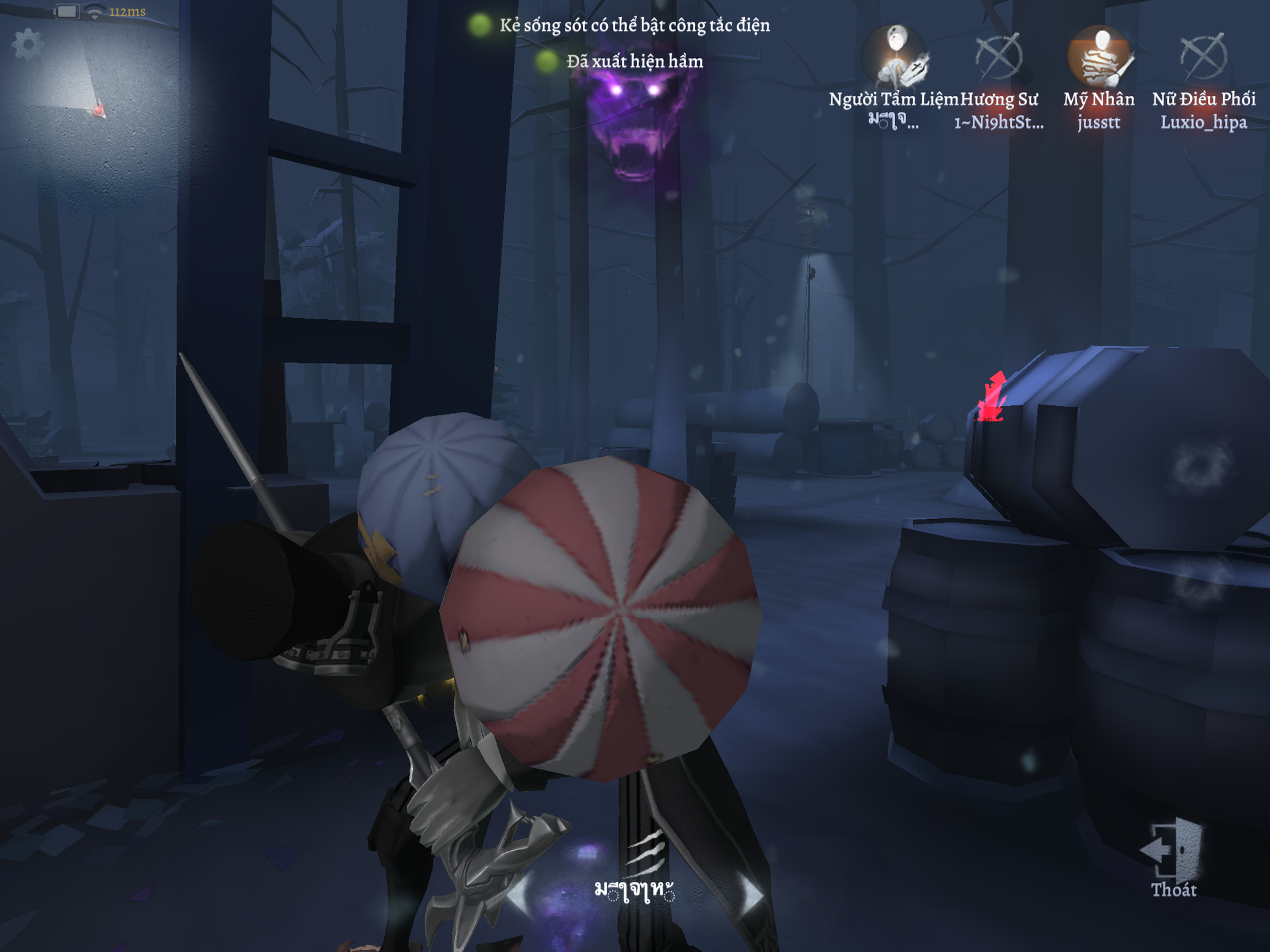The width and height of the screenshot is (1270, 952).
Task: Switch spectate view with left arrow
Action: [519, 894]
